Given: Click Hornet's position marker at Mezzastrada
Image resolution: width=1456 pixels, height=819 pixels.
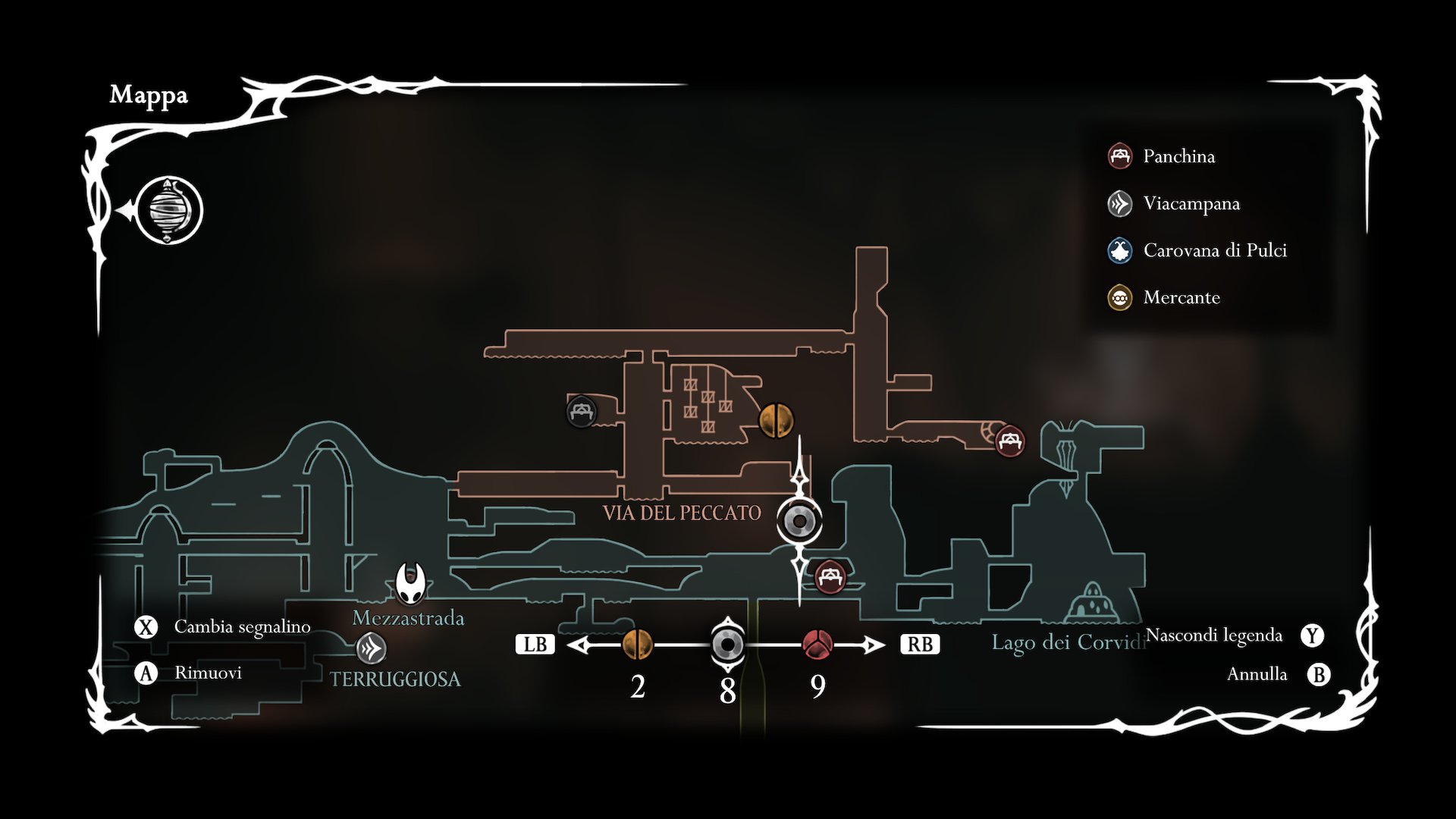Looking at the screenshot, I should coord(410,582).
